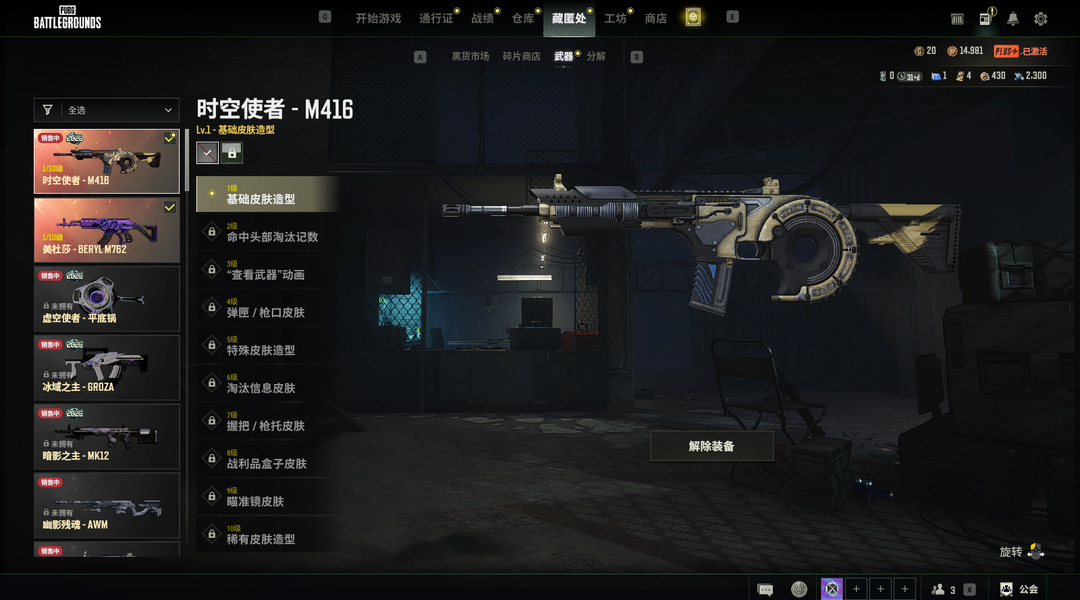The image size is (1080, 600).
Task: Select the 美杜莎 - BERYL M762 skin
Action: click(x=107, y=229)
